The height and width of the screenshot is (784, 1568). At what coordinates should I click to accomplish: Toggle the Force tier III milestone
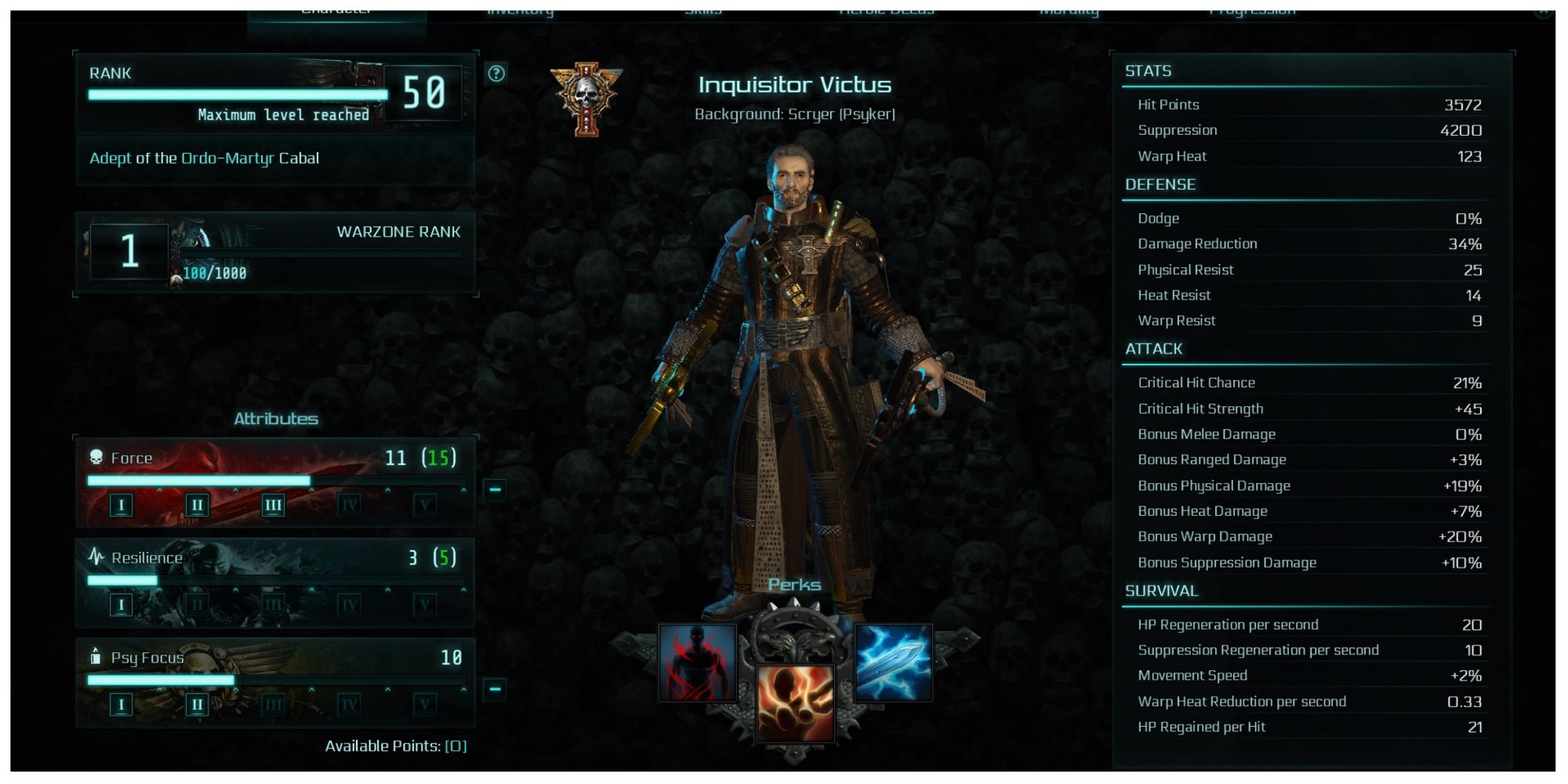(x=273, y=505)
